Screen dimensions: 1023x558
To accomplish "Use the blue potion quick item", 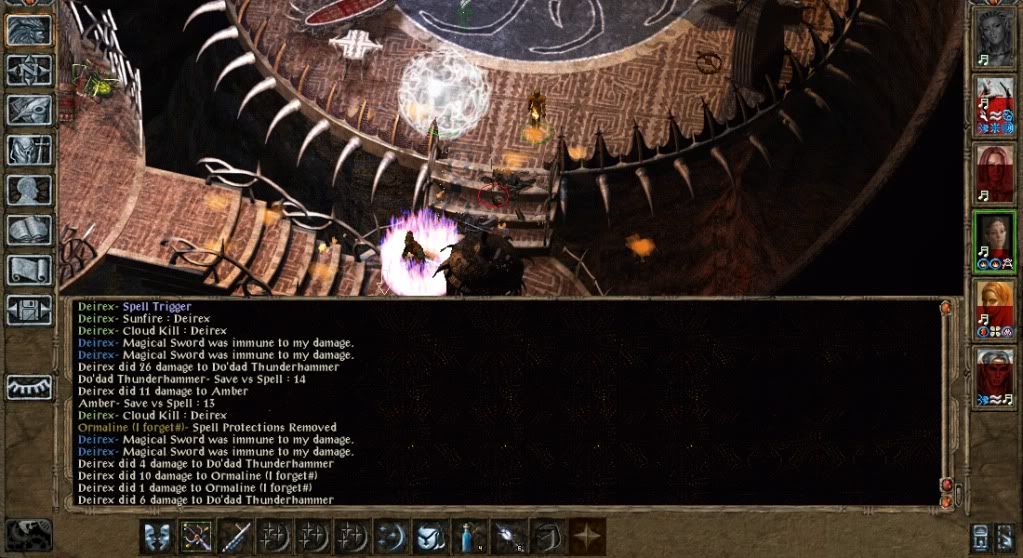I will pos(469,538).
